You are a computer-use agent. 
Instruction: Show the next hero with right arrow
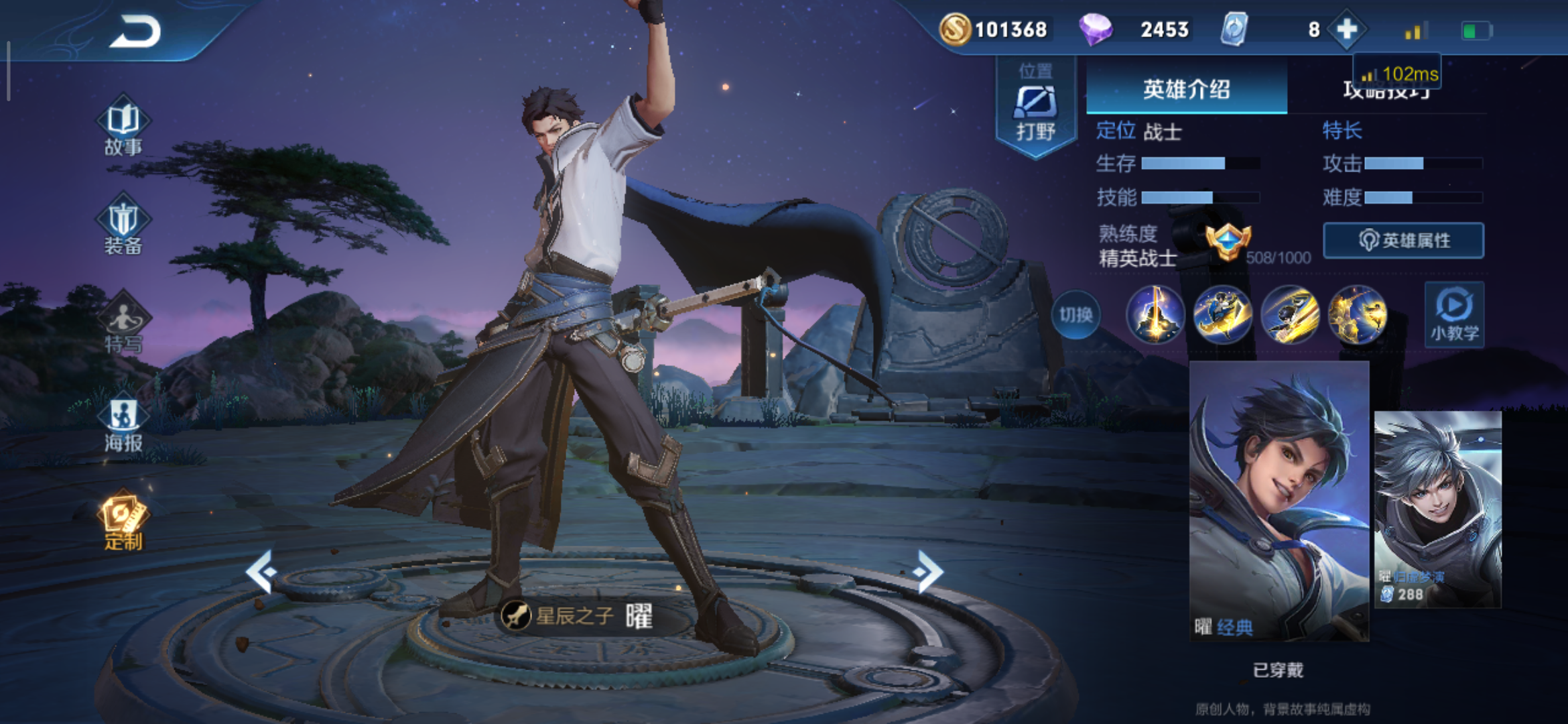click(929, 571)
